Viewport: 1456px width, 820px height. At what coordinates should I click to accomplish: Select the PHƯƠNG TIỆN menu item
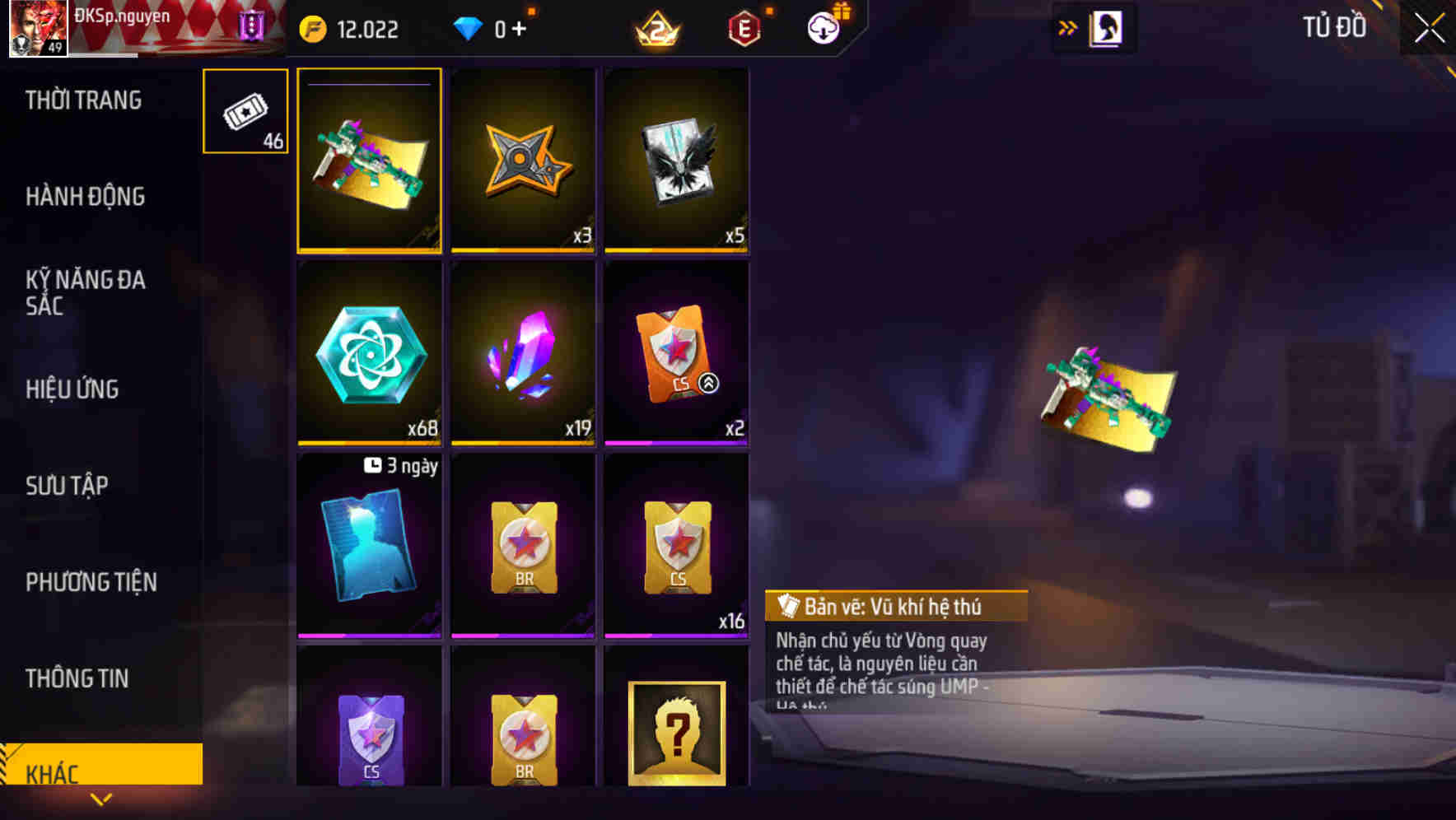[x=90, y=582]
